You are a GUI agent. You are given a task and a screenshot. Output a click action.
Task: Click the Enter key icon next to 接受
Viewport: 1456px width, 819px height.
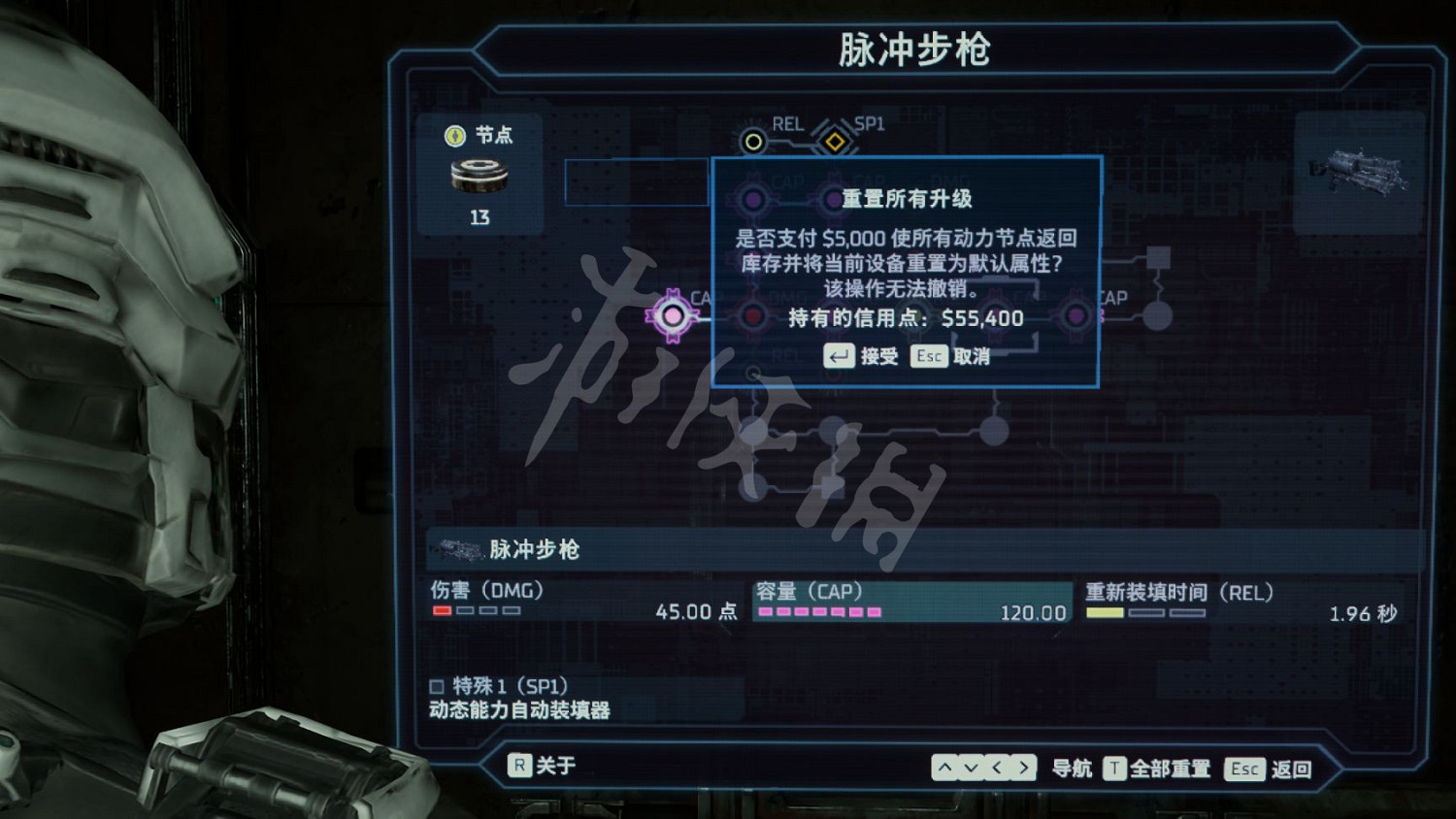pyautogui.click(x=839, y=356)
